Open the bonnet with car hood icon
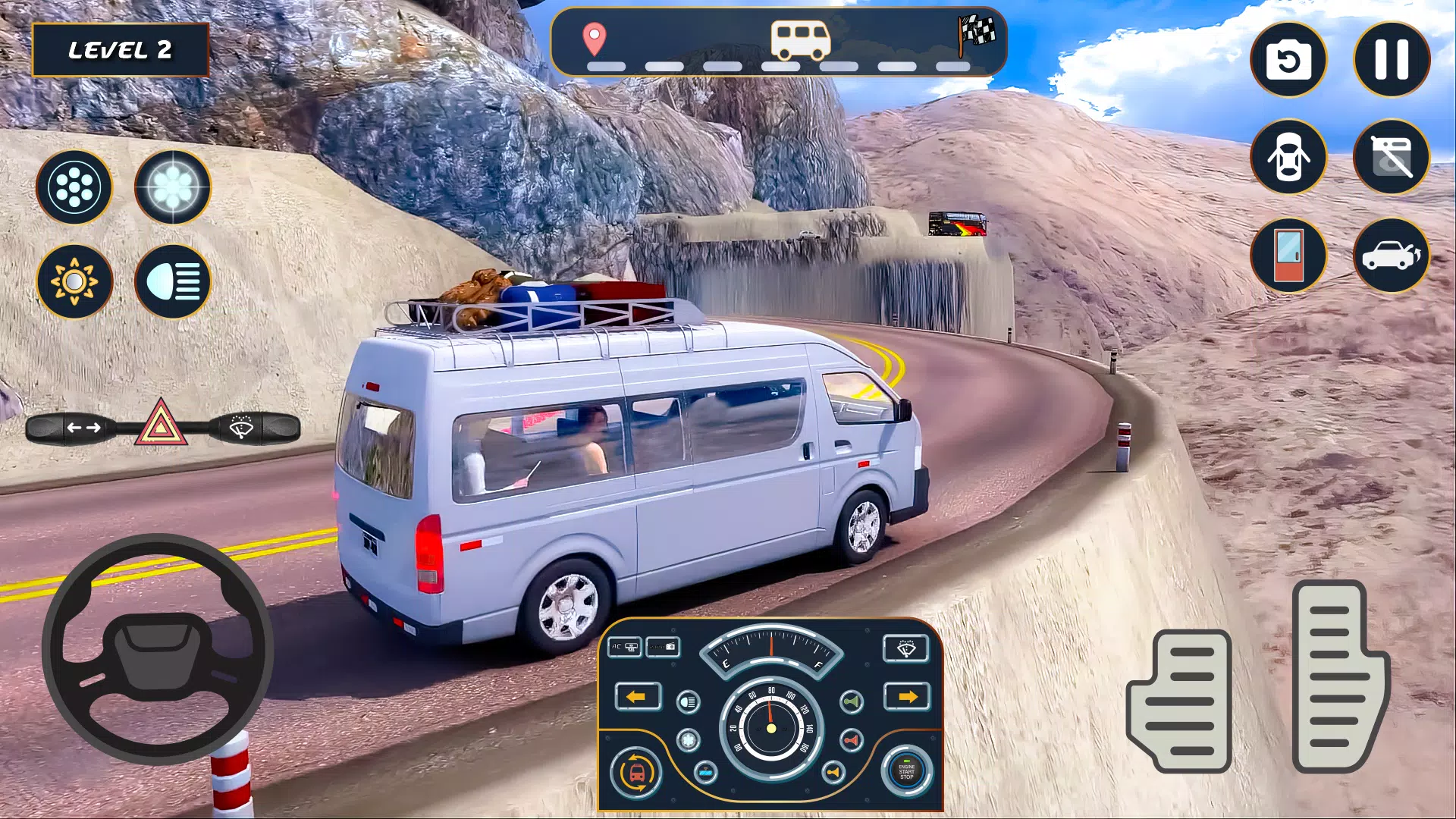Image resolution: width=1456 pixels, height=819 pixels. [x=1392, y=256]
